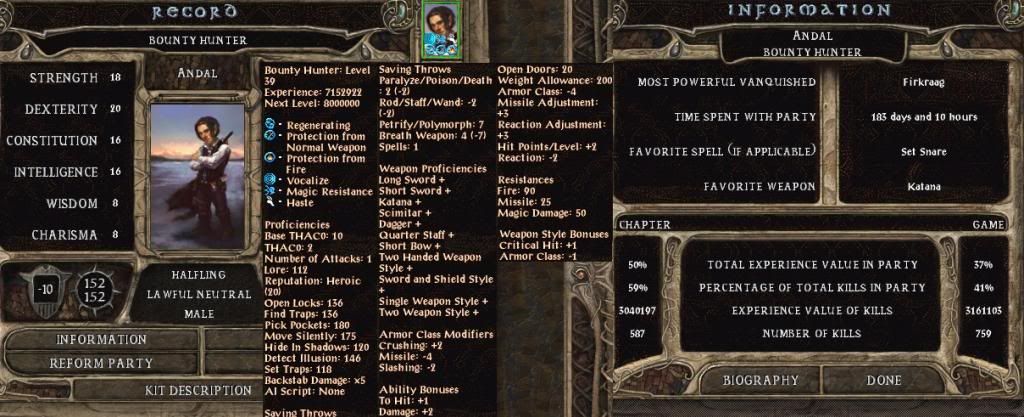Image resolution: width=1024 pixels, height=417 pixels.
Task: Click Reform Party button
Action: pos(101,363)
